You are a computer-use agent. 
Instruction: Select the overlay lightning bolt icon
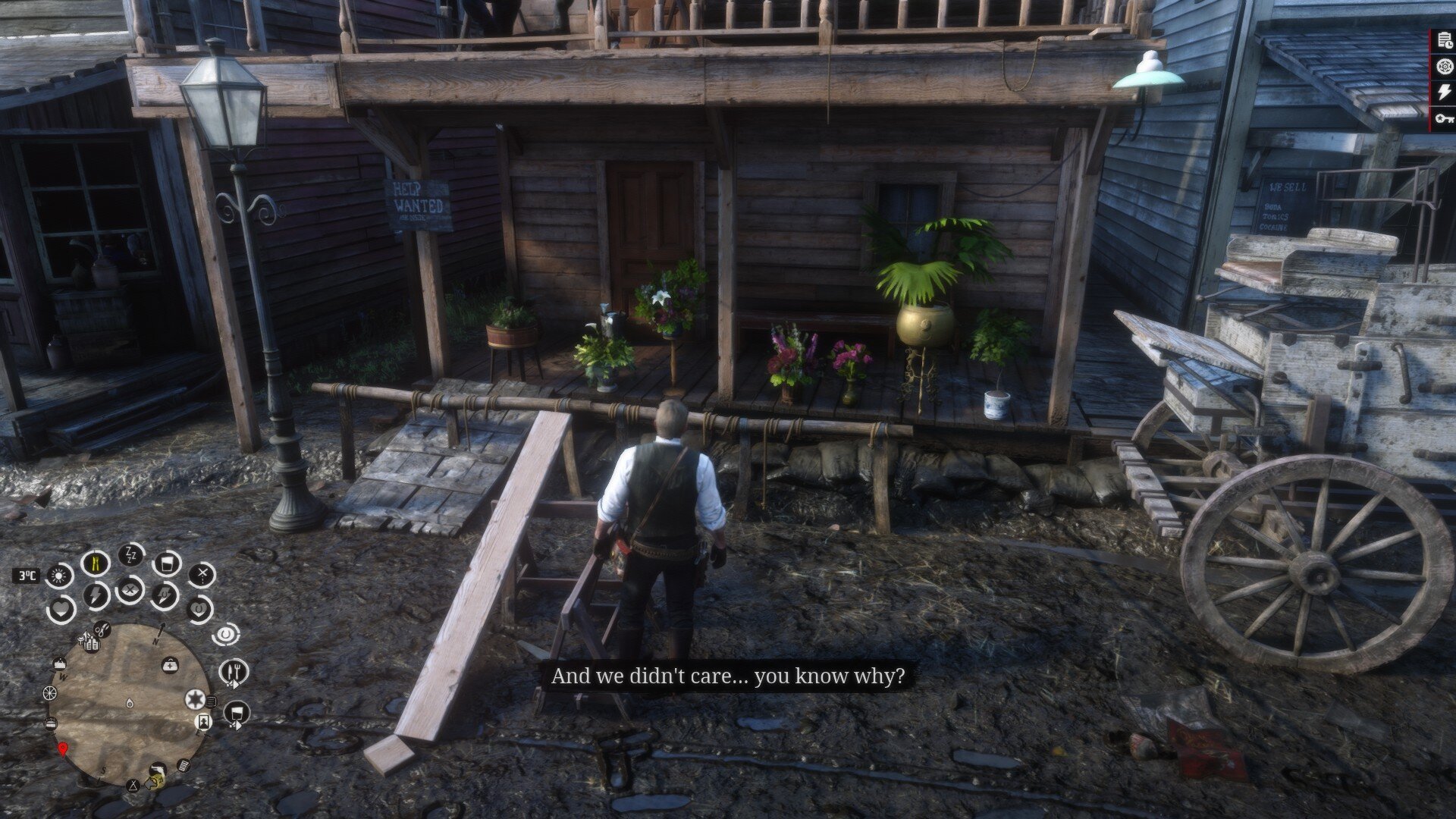pyautogui.click(x=1445, y=92)
